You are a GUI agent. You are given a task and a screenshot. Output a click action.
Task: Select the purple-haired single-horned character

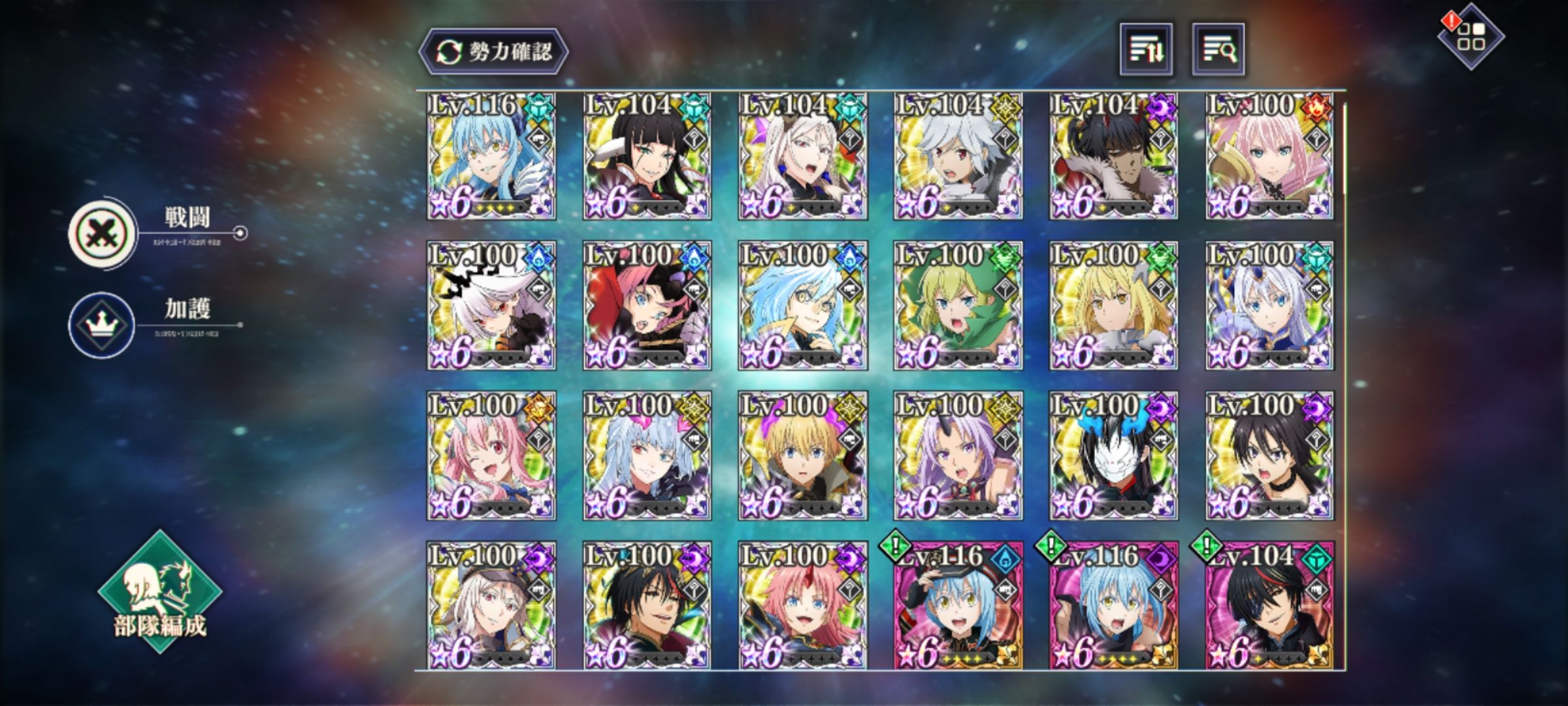click(x=958, y=456)
